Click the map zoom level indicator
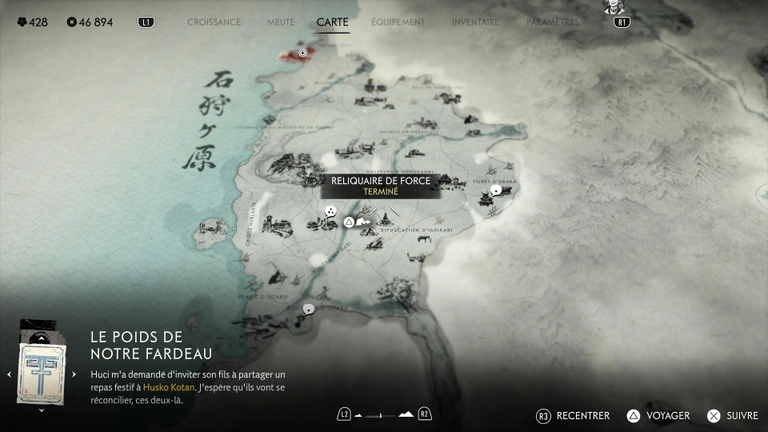The image size is (768, 432). pyautogui.click(x=384, y=414)
